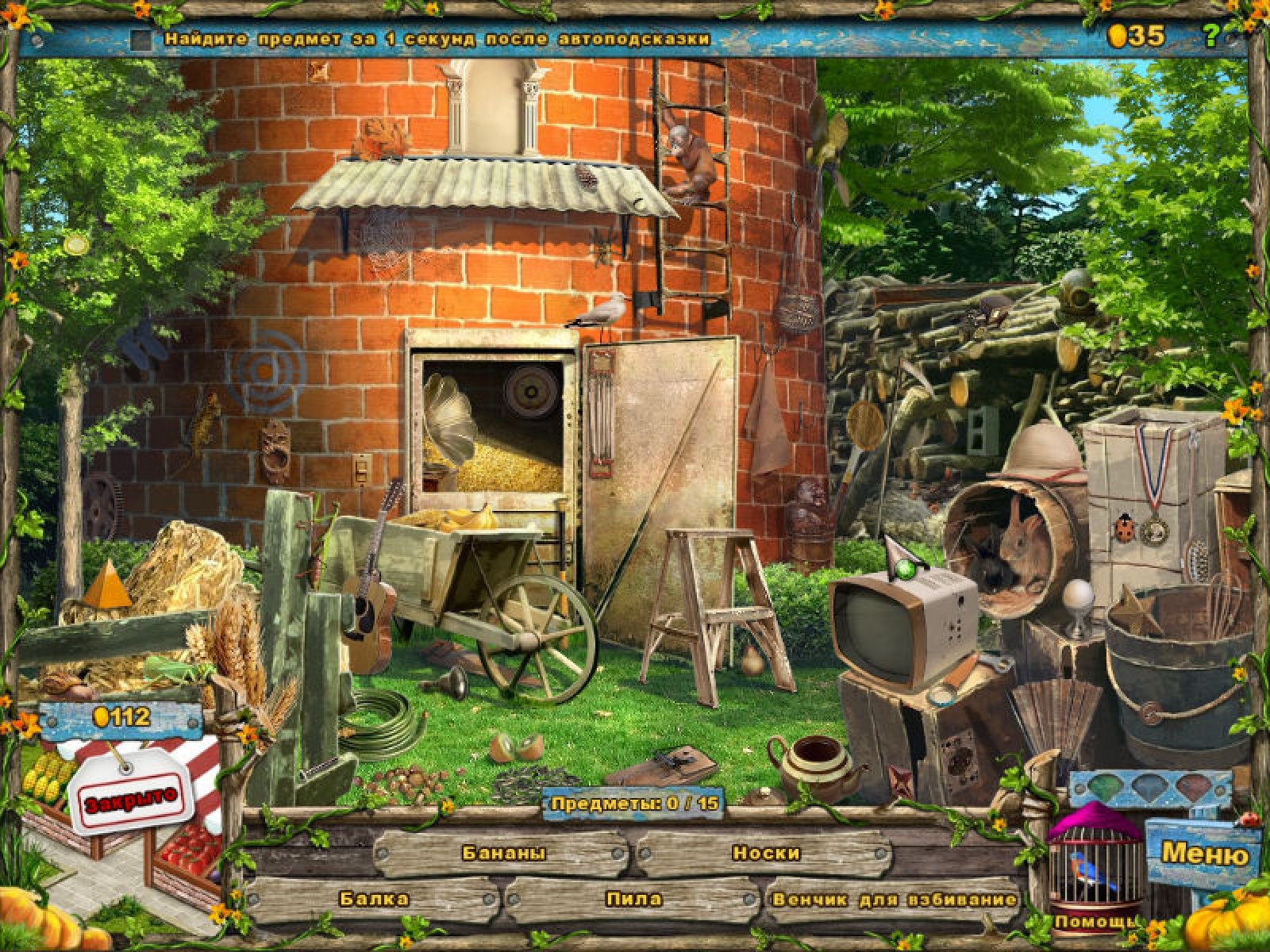
Task: Open the Меню button
Action: [x=1203, y=854]
